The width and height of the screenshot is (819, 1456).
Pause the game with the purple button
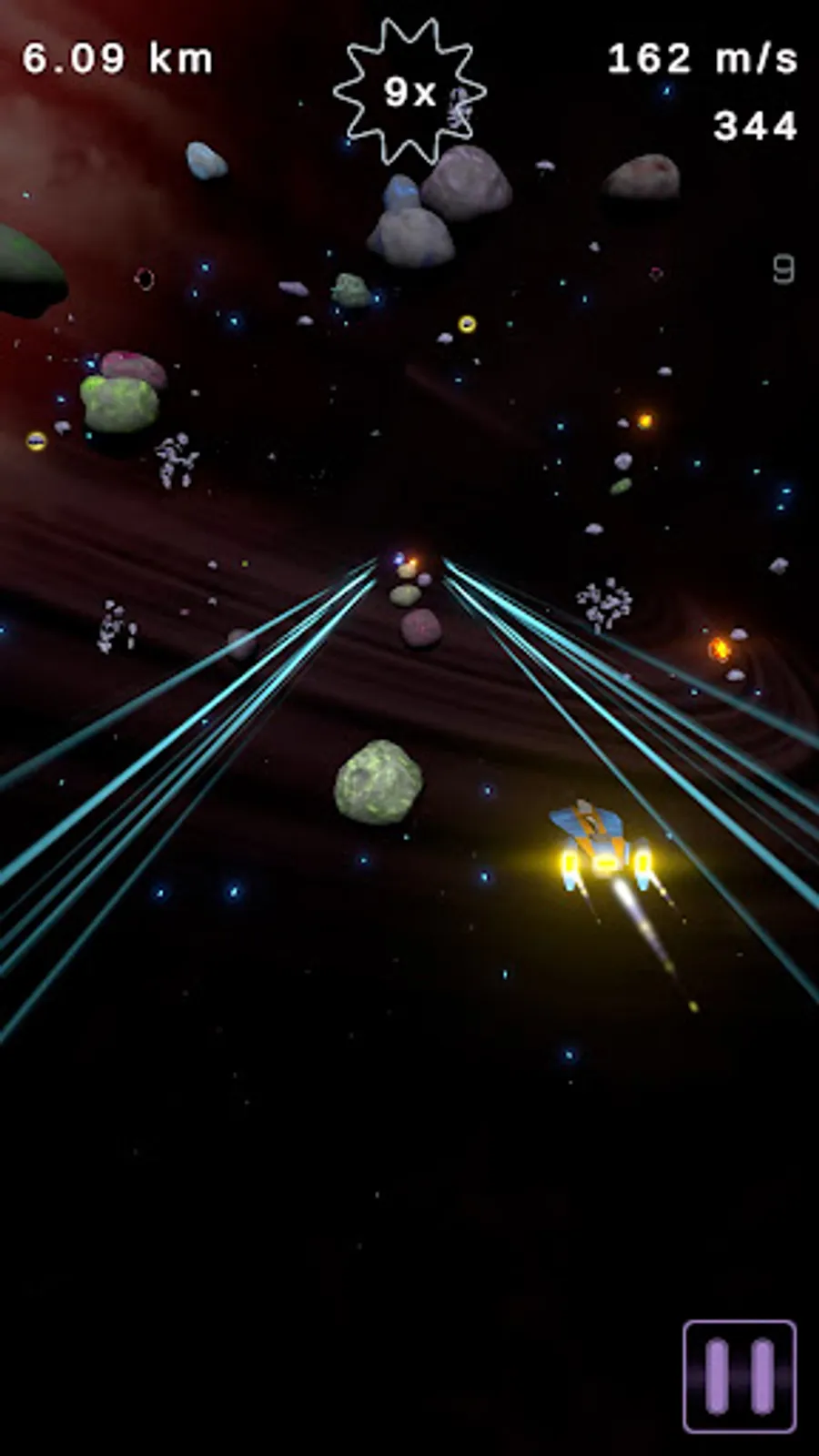click(x=739, y=1375)
